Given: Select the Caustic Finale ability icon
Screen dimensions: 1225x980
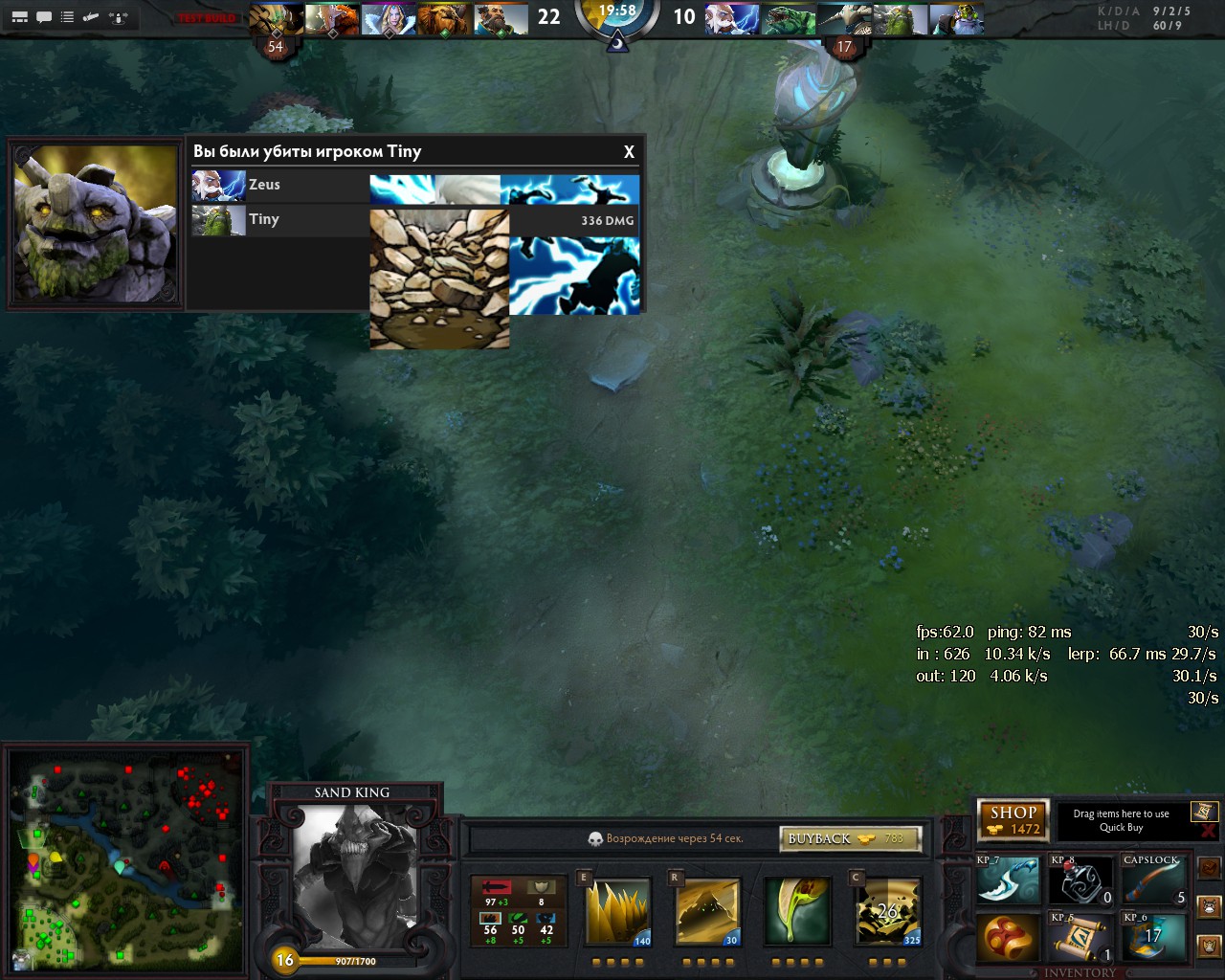Looking at the screenshot, I should click(x=796, y=912).
